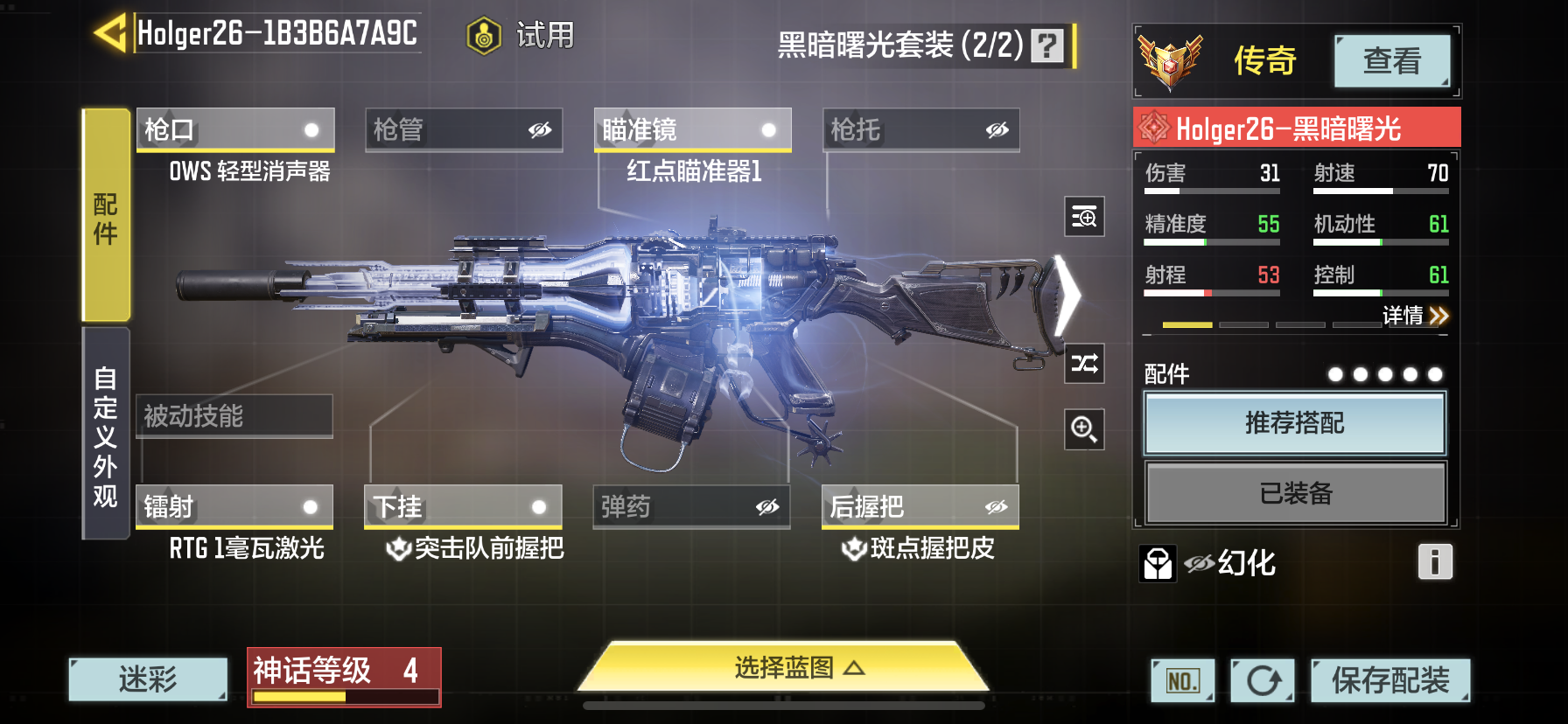Open the set help question mark
This screenshot has width=1568, height=724.
tap(1046, 45)
